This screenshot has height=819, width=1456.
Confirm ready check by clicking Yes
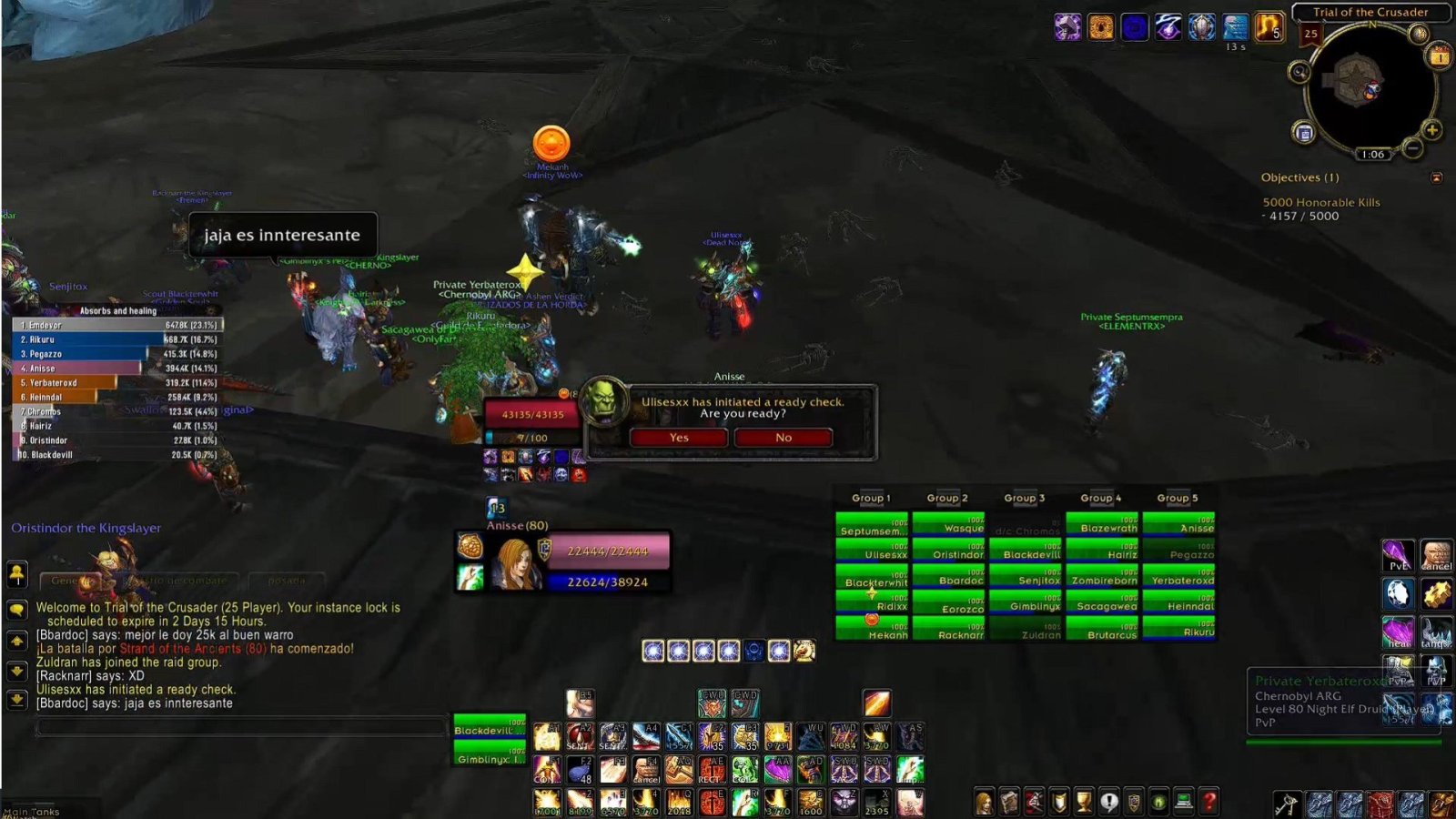point(679,438)
